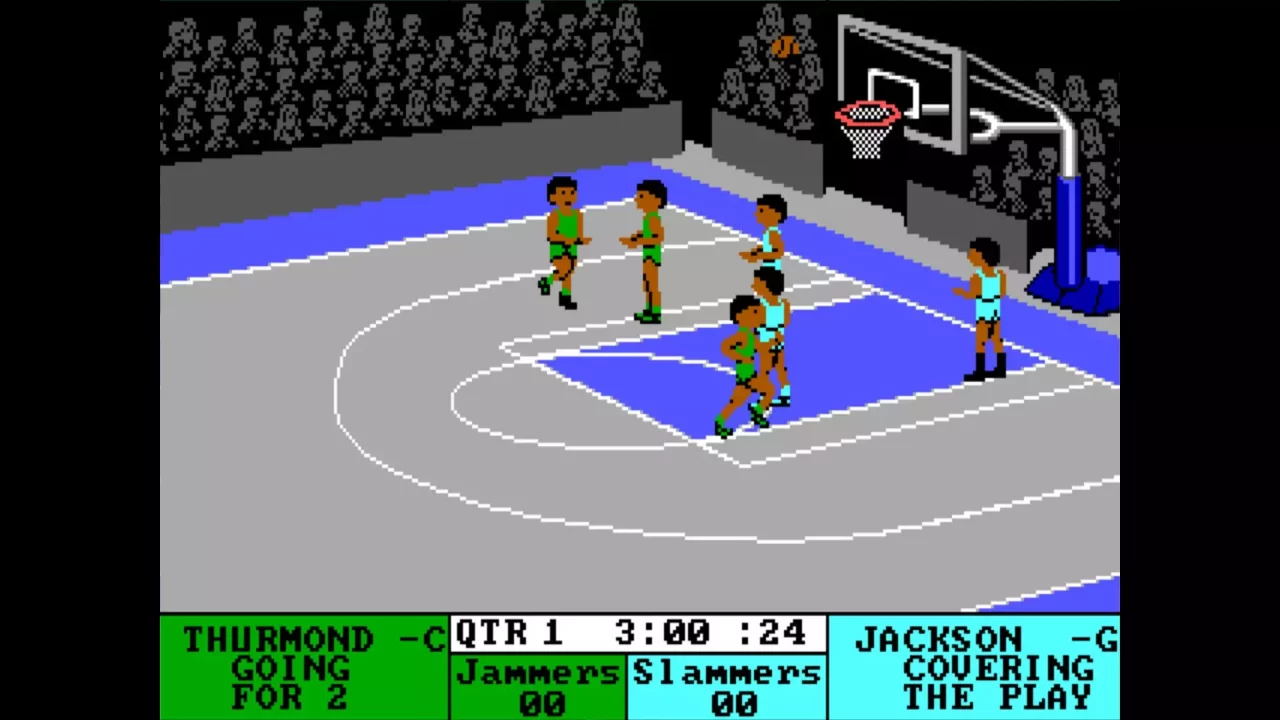1280x720 pixels.
Task: Click the white-jersey defender near the baseline
Action: tap(985, 300)
